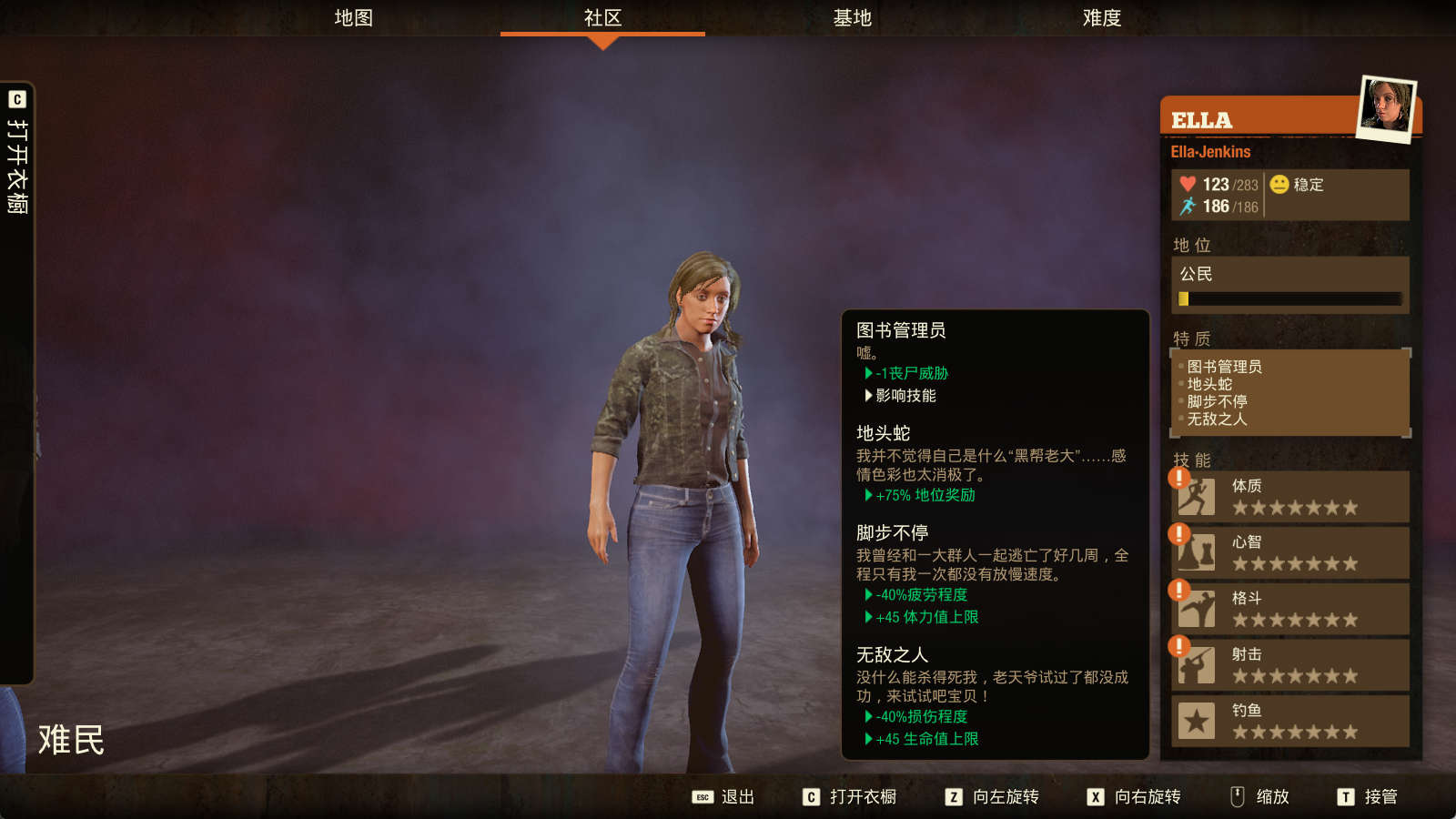Select the 心智 skill row
Viewport: 1456px width, 819px height.
(1290, 552)
